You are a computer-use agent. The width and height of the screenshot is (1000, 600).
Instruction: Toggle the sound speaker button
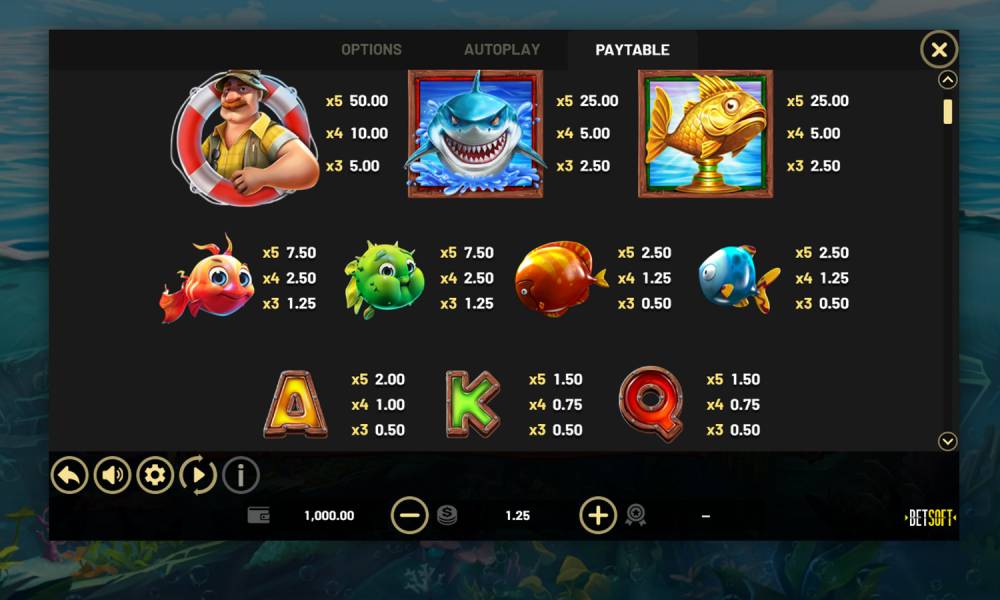pyautogui.click(x=113, y=475)
